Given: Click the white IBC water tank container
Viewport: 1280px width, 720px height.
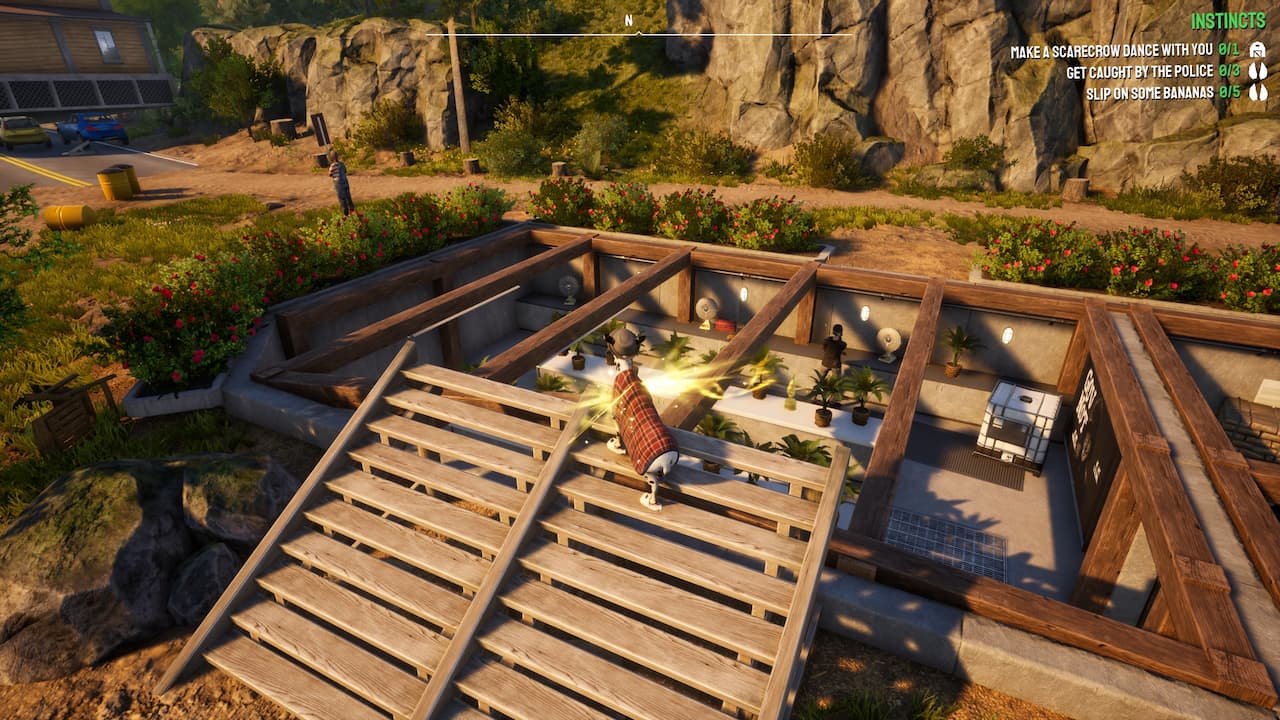Looking at the screenshot, I should click(1017, 425).
